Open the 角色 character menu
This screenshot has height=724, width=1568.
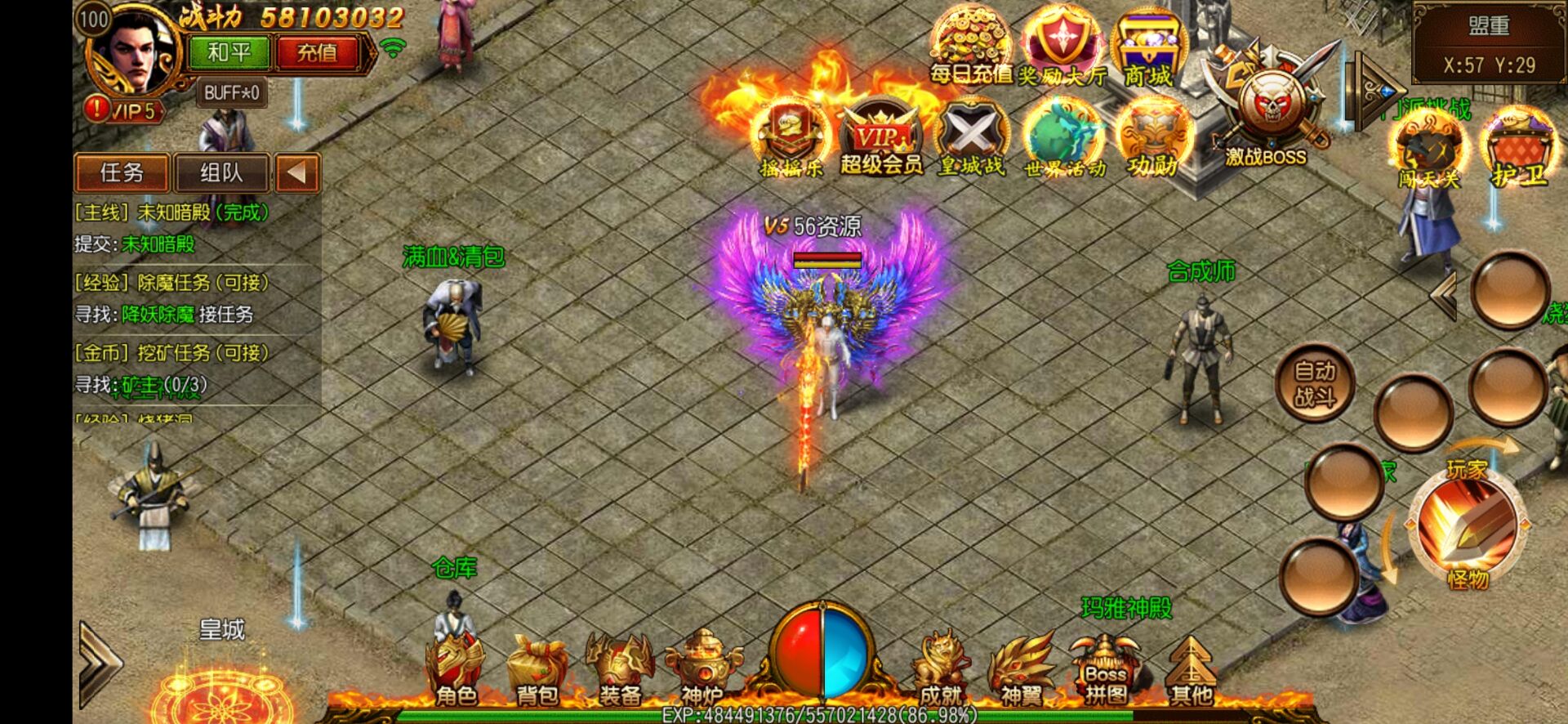pyautogui.click(x=456, y=670)
